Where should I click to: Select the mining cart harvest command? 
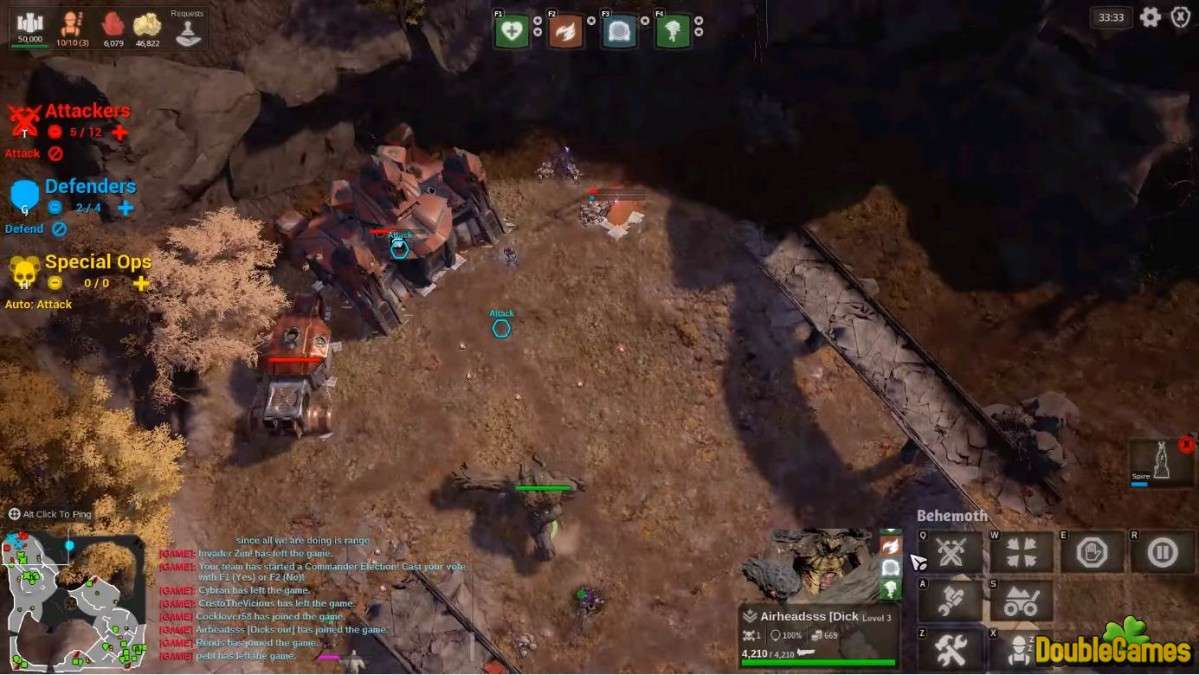[1021, 601]
